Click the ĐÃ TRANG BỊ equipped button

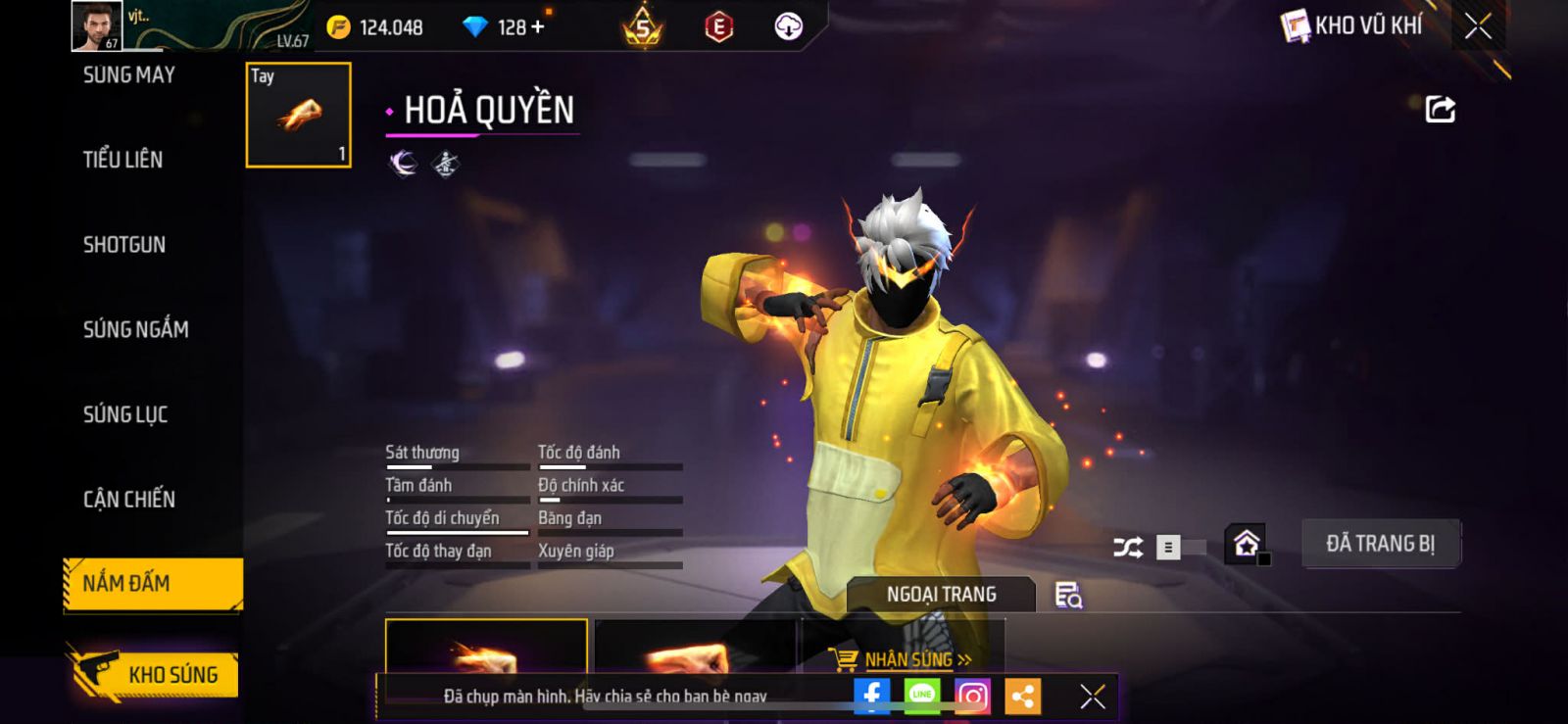coord(1380,544)
